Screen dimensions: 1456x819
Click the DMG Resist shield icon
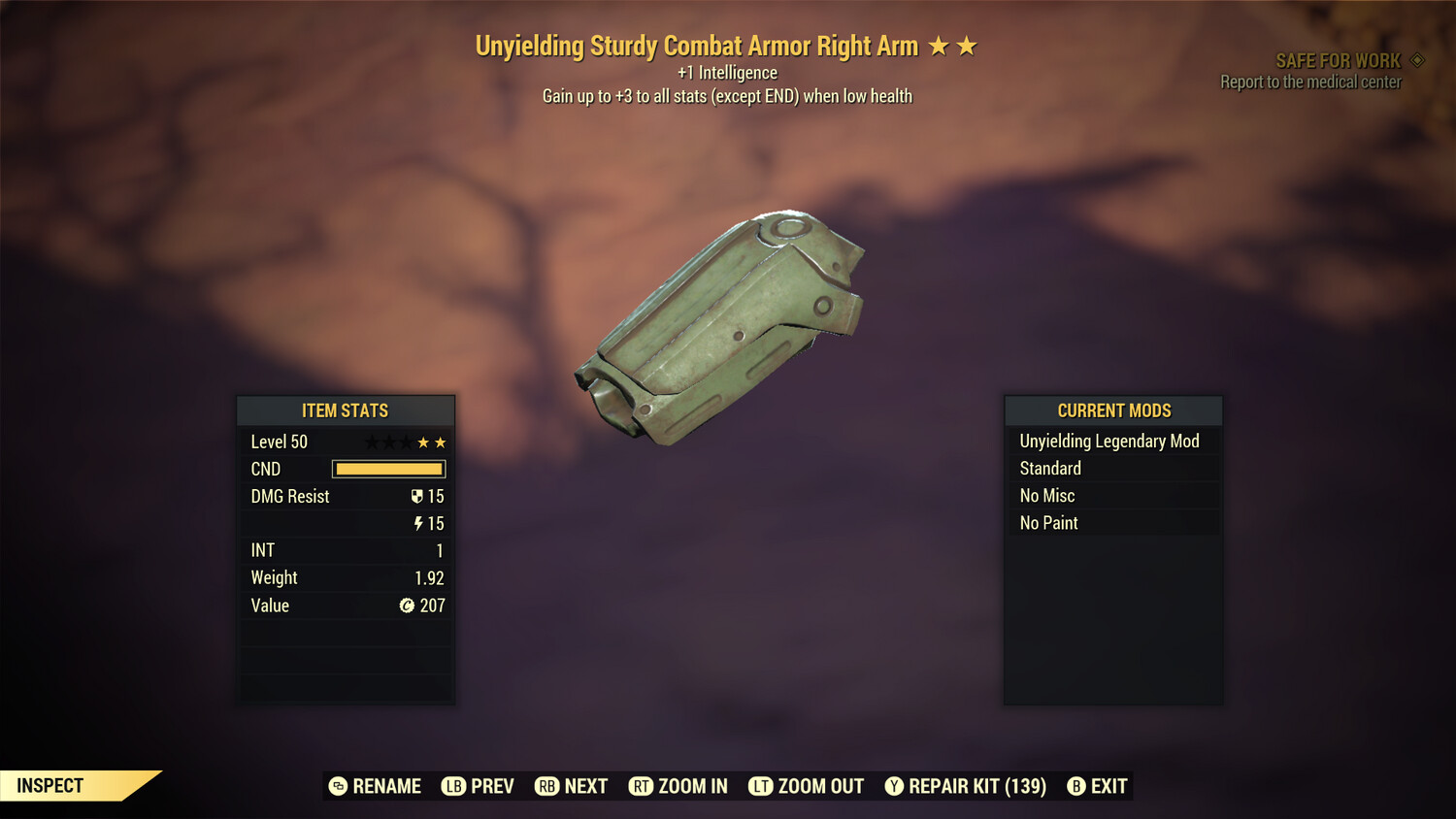[418, 496]
